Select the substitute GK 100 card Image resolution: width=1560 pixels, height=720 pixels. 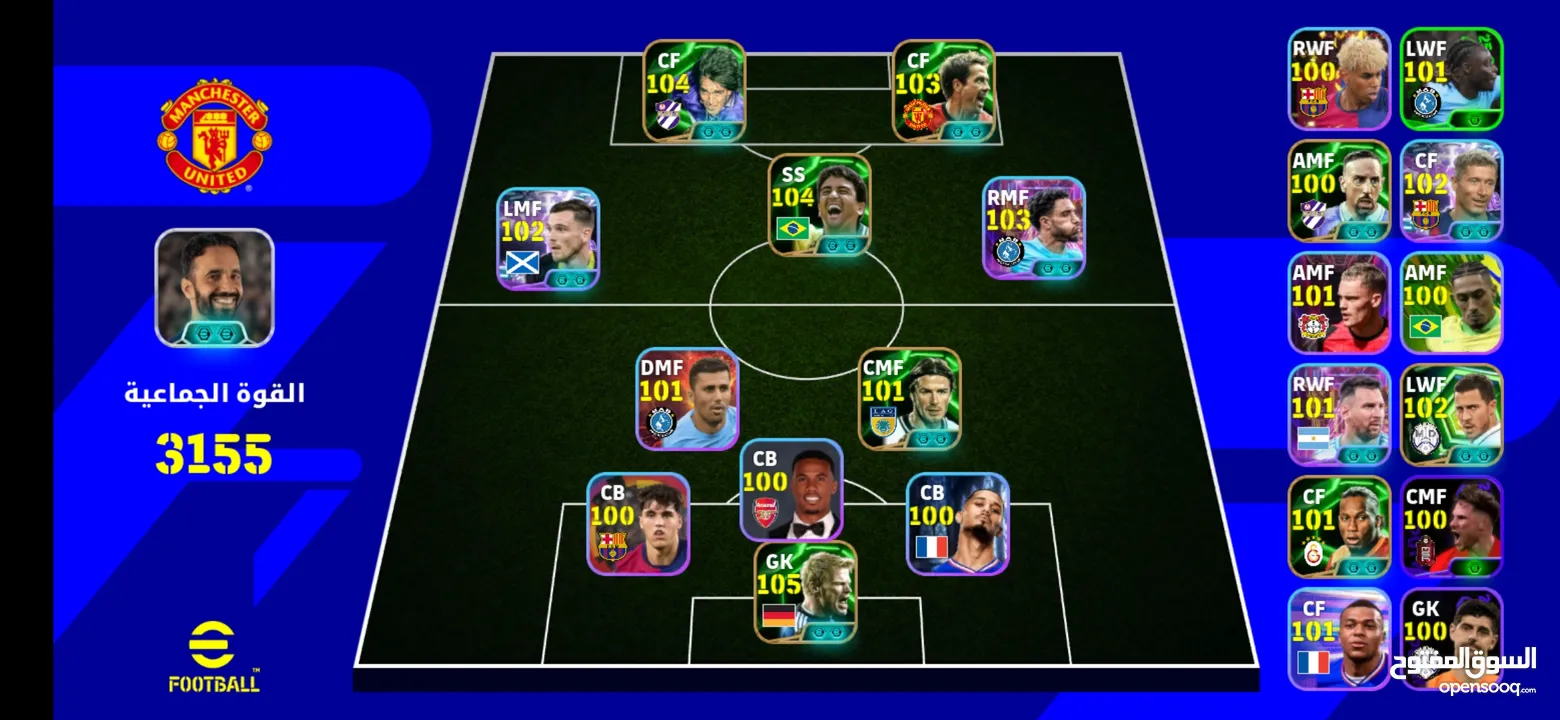pyautogui.click(x=1451, y=638)
